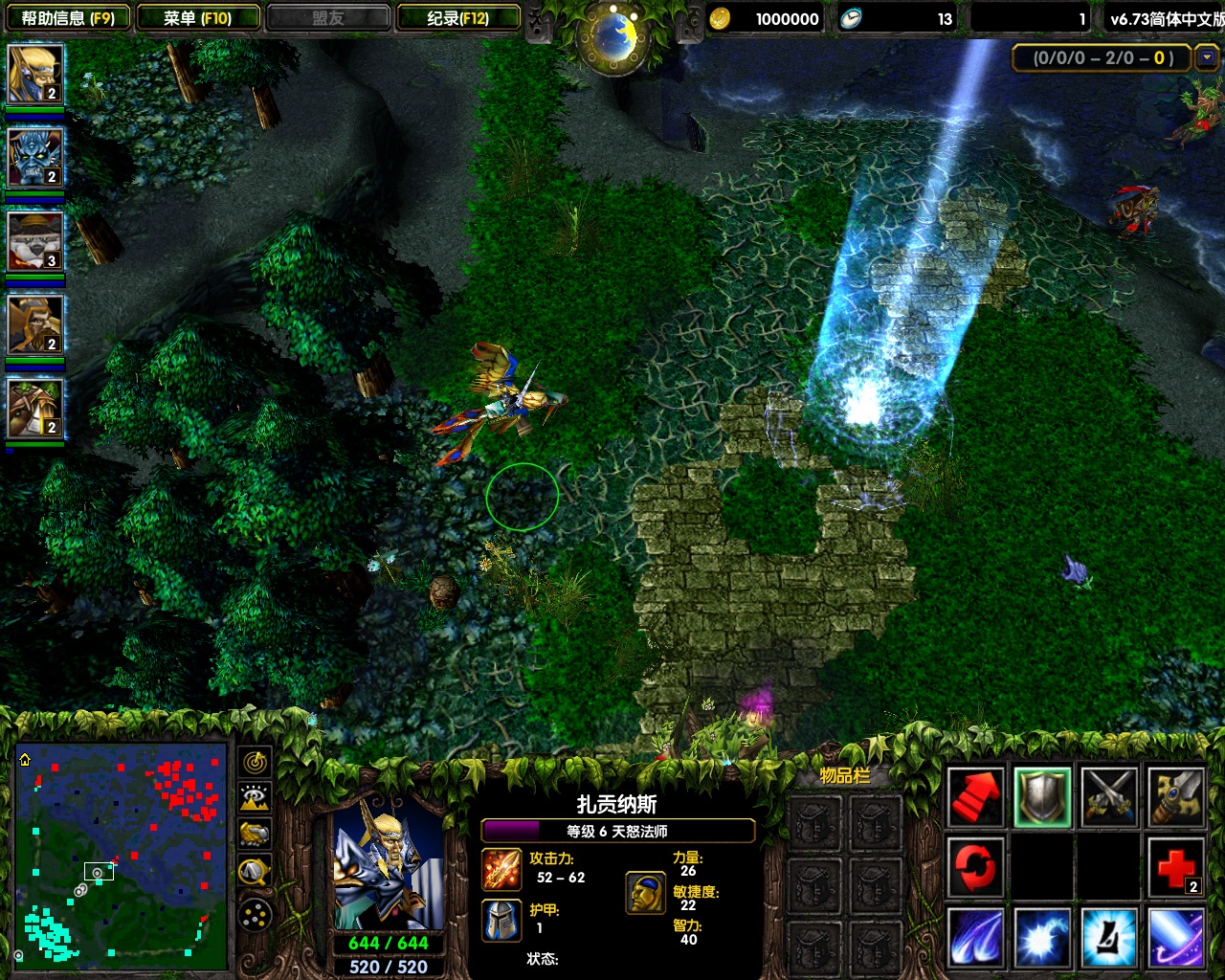Click the Skywrath Mage hero portrait
The width and height of the screenshot is (1225, 980).
(388, 866)
